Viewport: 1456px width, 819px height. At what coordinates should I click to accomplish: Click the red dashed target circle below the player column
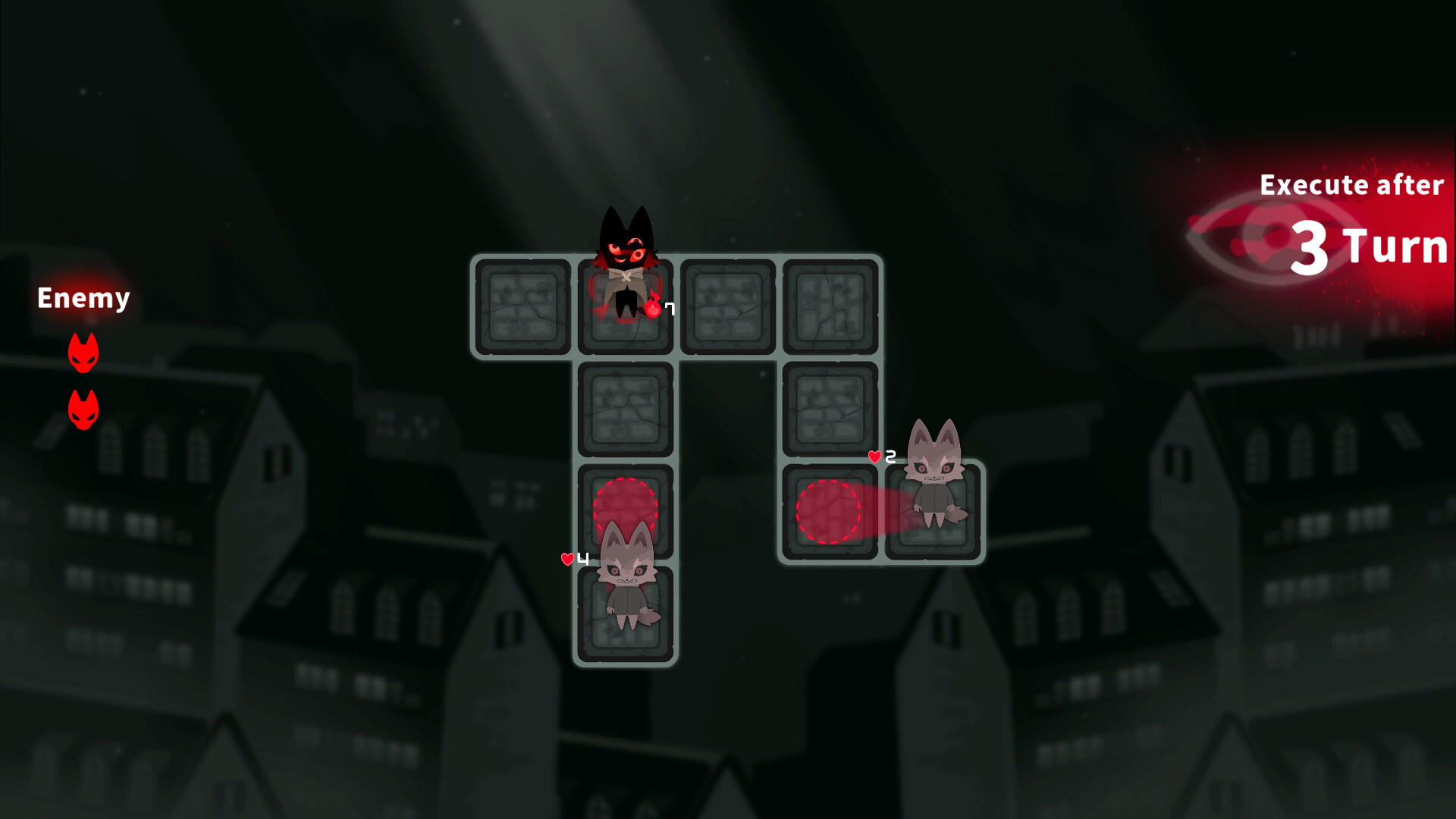pos(626,507)
